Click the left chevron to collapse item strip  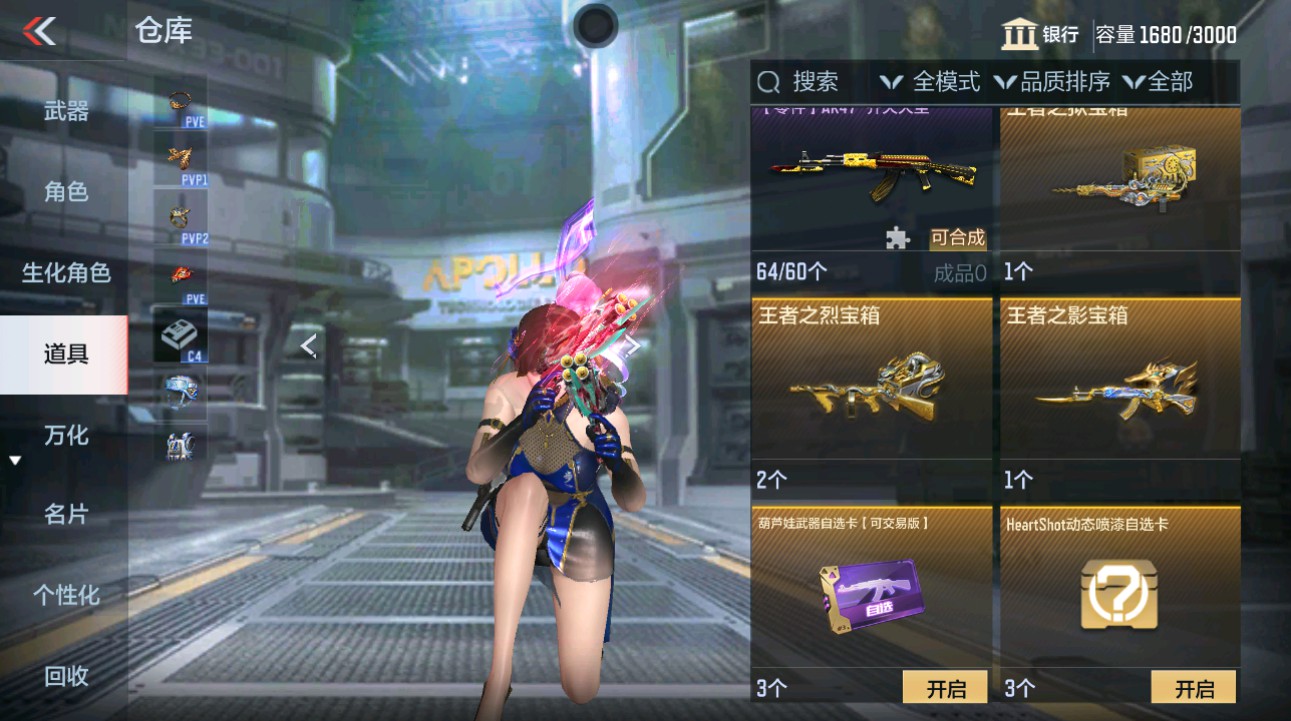[308, 345]
